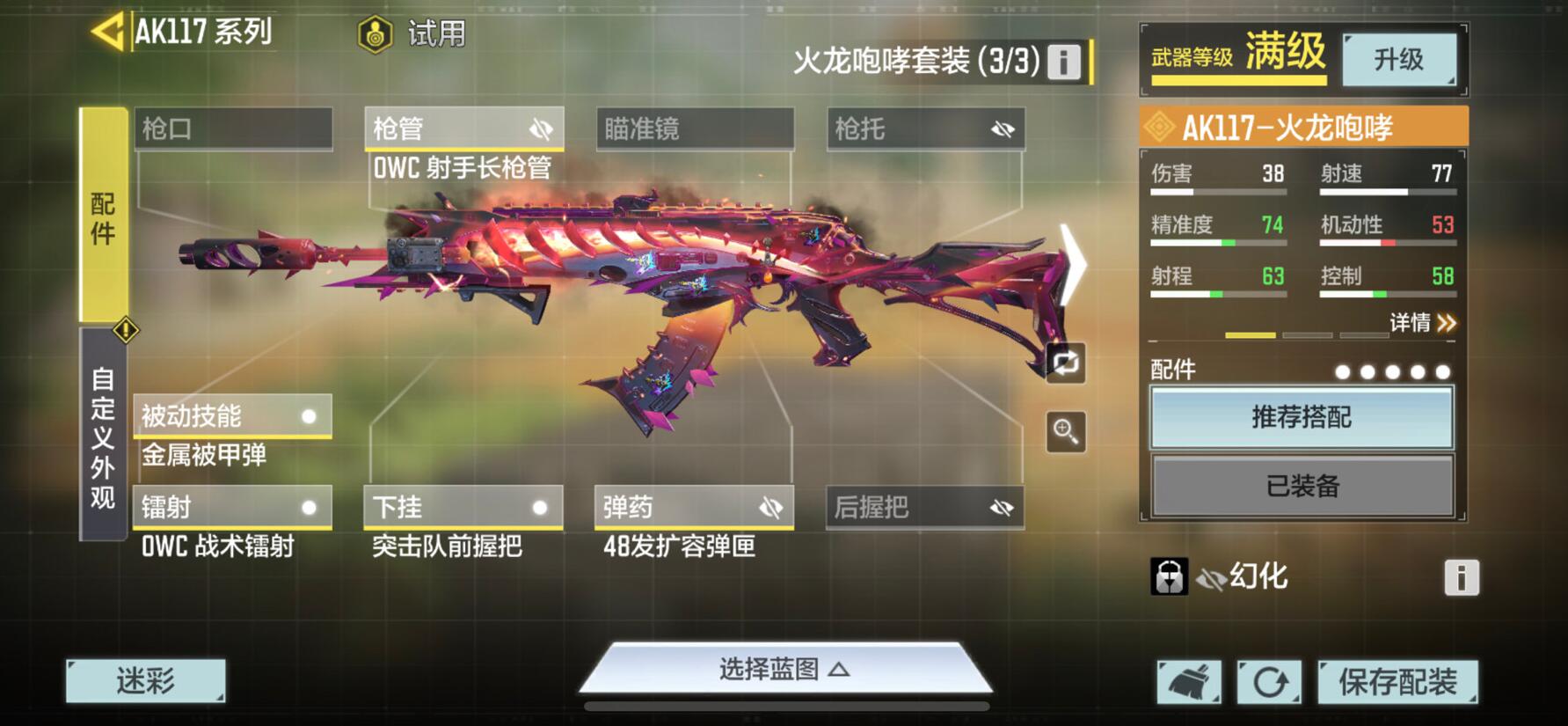The width and height of the screenshot is (1568, 726).
Task: Select the 镭射 laser slot
Action: pyautogui.click(x=232, y=508)
